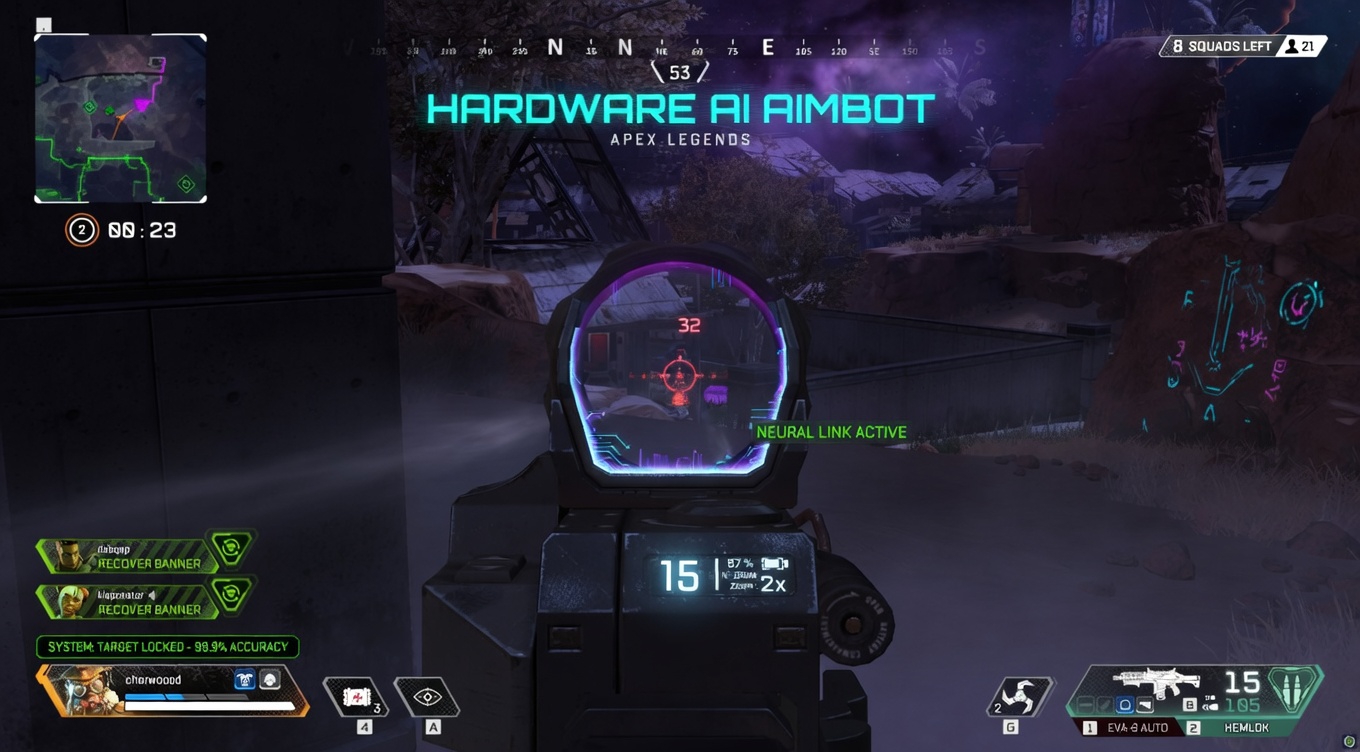Screen dimensions: 1360x752
Task: Click the Hemlok rifle weapon image
Action: tap(1156, 683)
